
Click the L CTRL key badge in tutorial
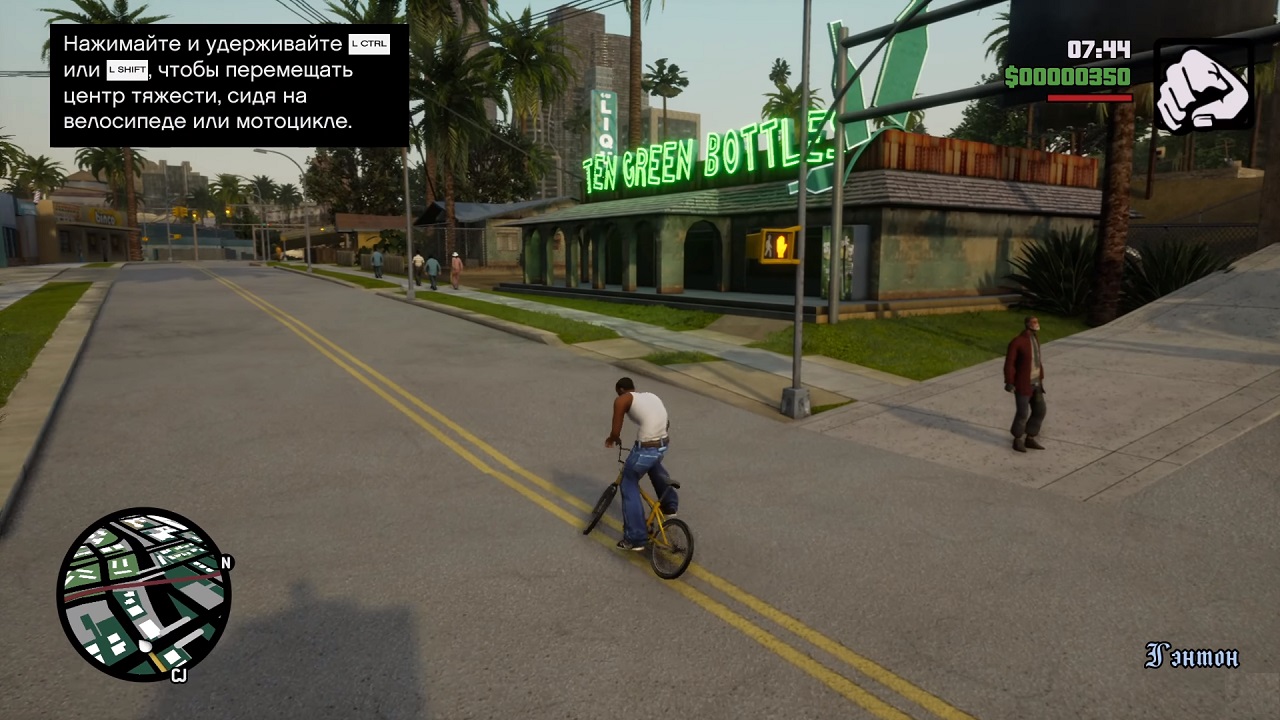[367, 43]
